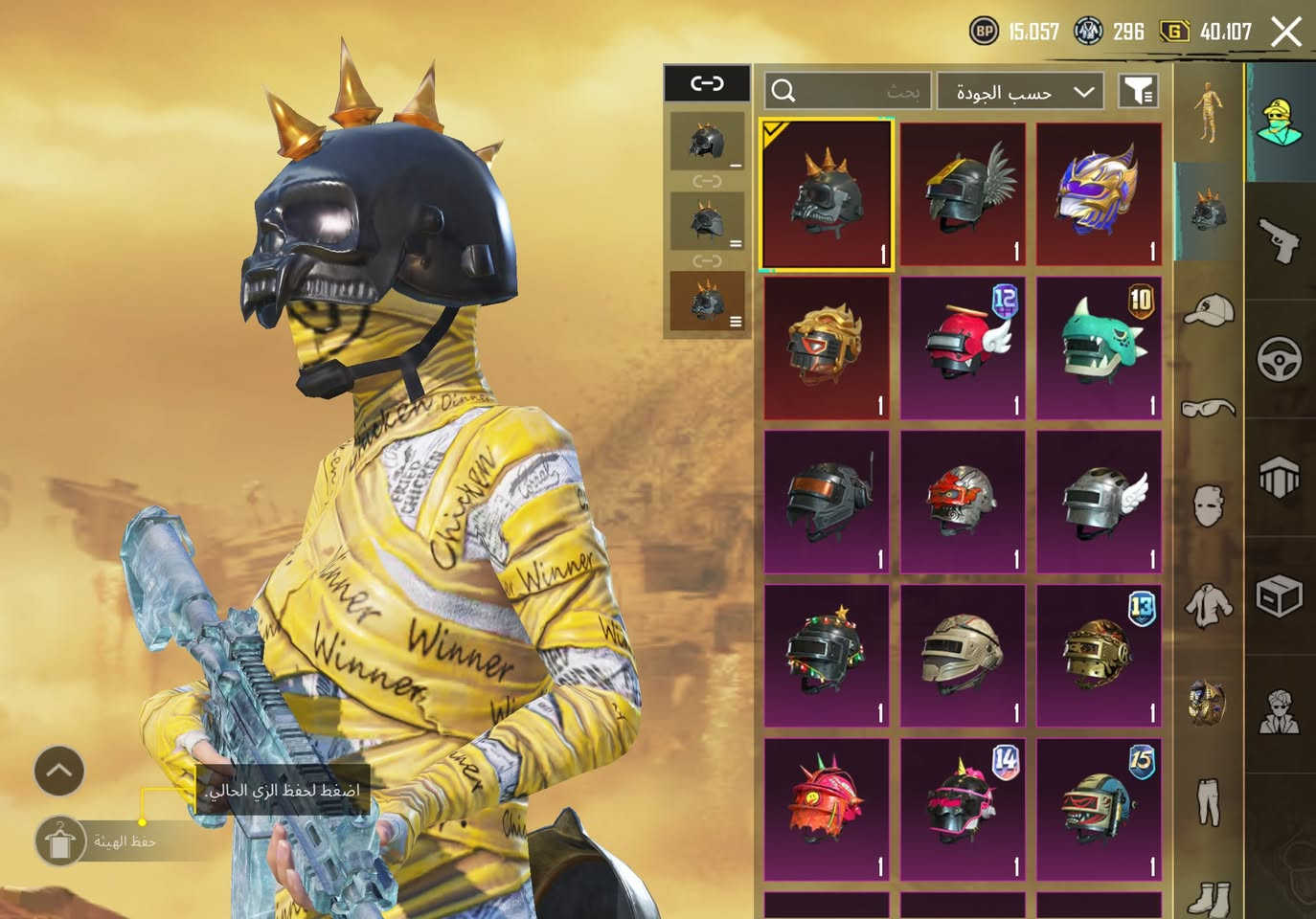
Task: Switch to the weapons pistol category
Action: tap(1280, 239)
